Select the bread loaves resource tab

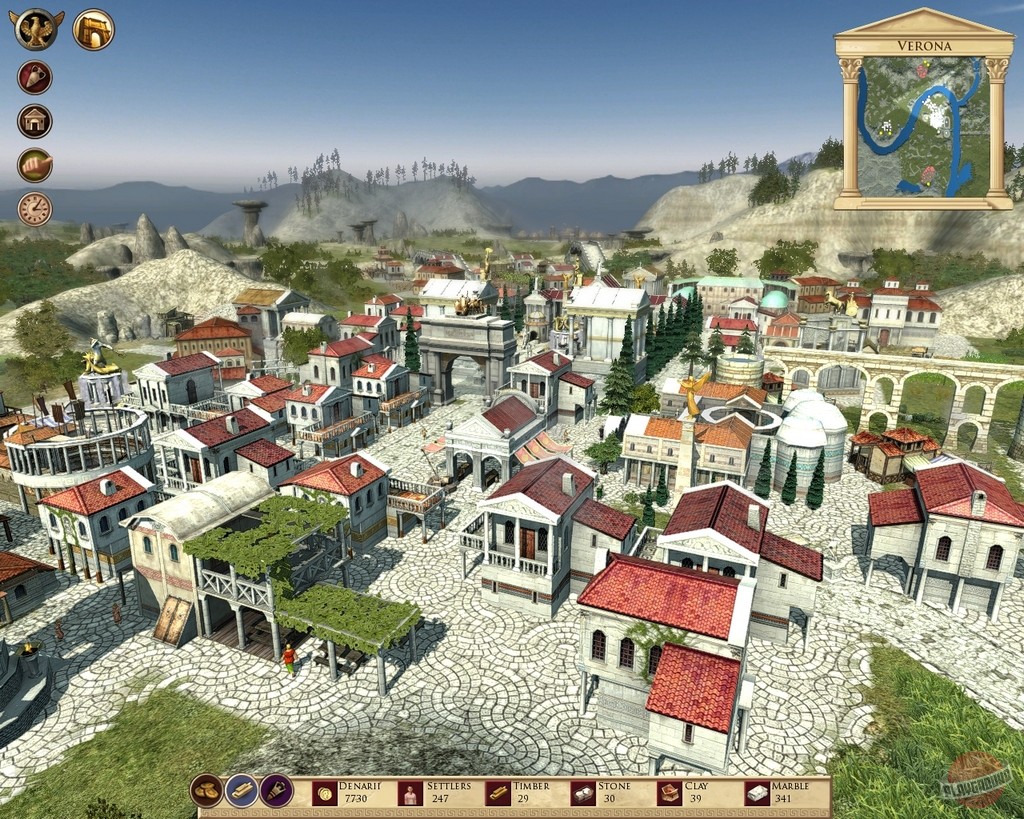coord(207,791)
